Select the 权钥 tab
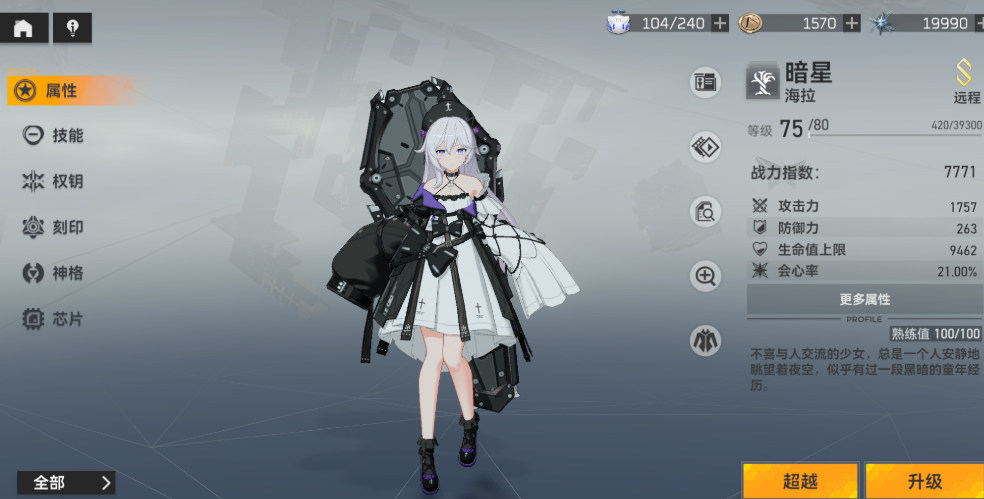 pyautogui.click(x=55, y=181)
